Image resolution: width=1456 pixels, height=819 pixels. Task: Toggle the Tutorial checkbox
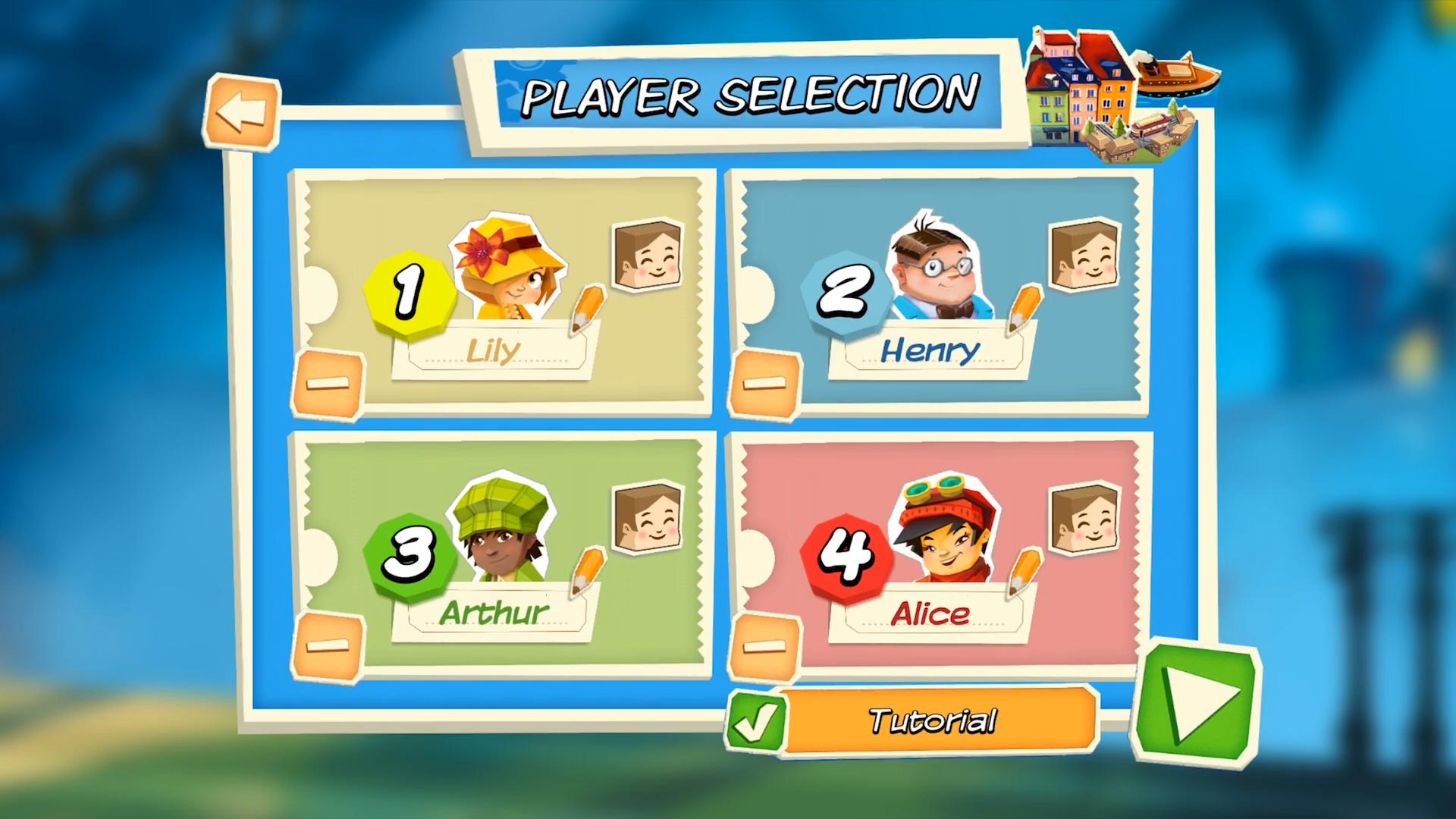[755, 721]
